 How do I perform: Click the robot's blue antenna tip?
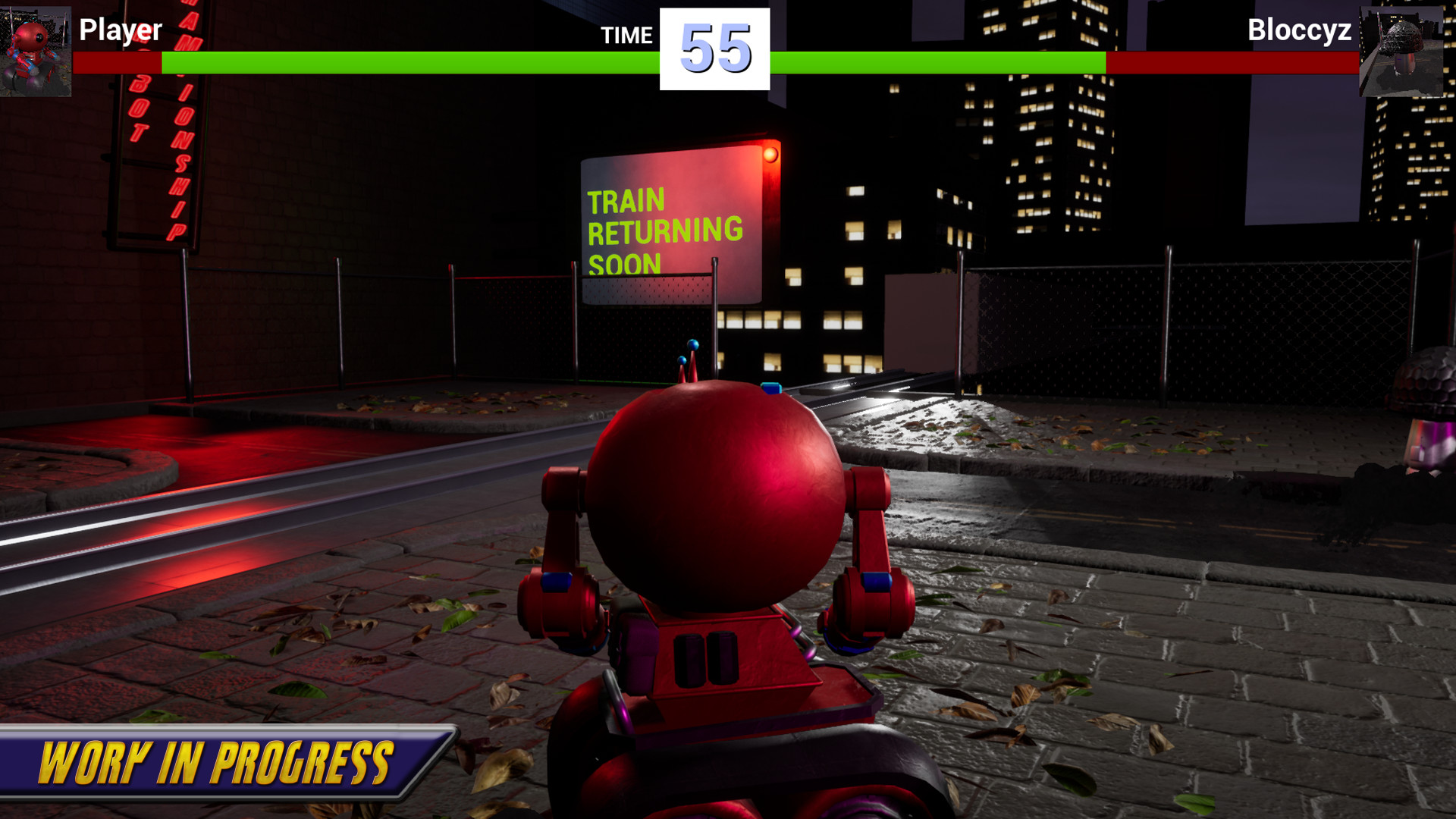coord(695,345)
